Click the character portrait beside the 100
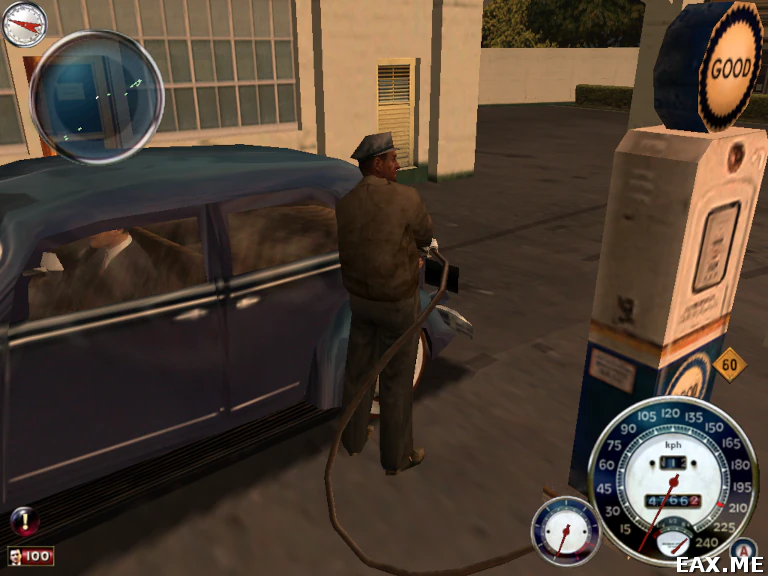Screen dimensions: 768x576 [17, 555]
